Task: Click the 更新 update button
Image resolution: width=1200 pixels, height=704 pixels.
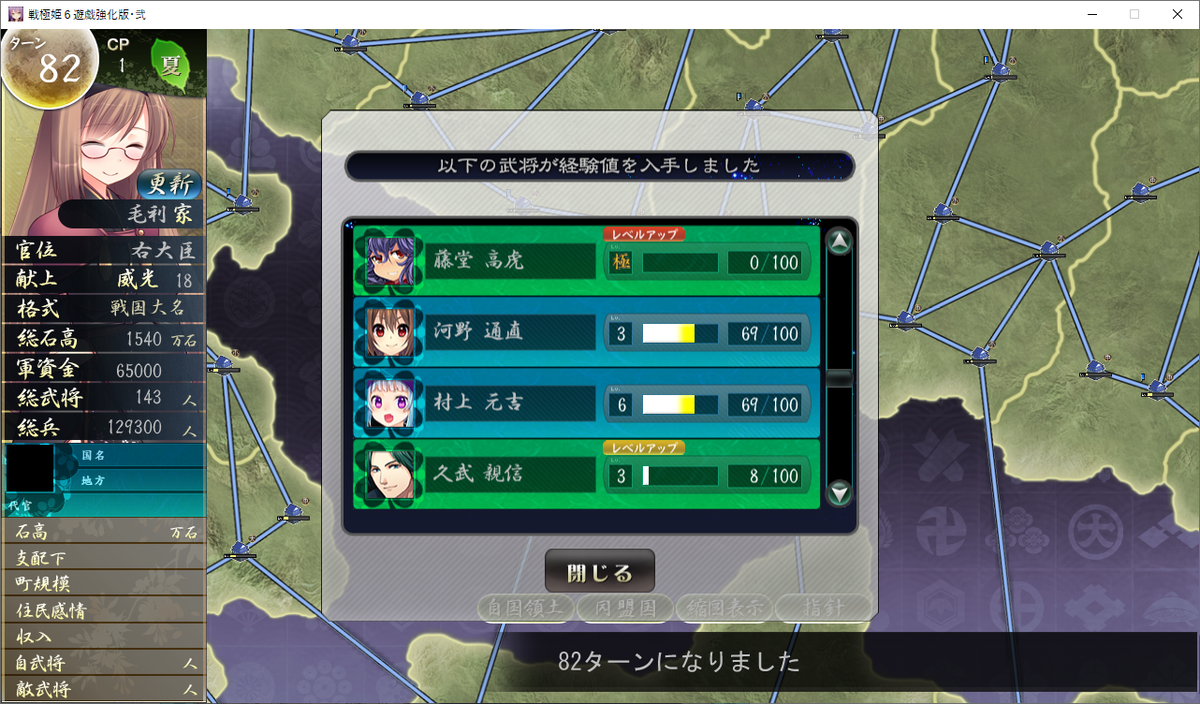Action: coord(168,184)
